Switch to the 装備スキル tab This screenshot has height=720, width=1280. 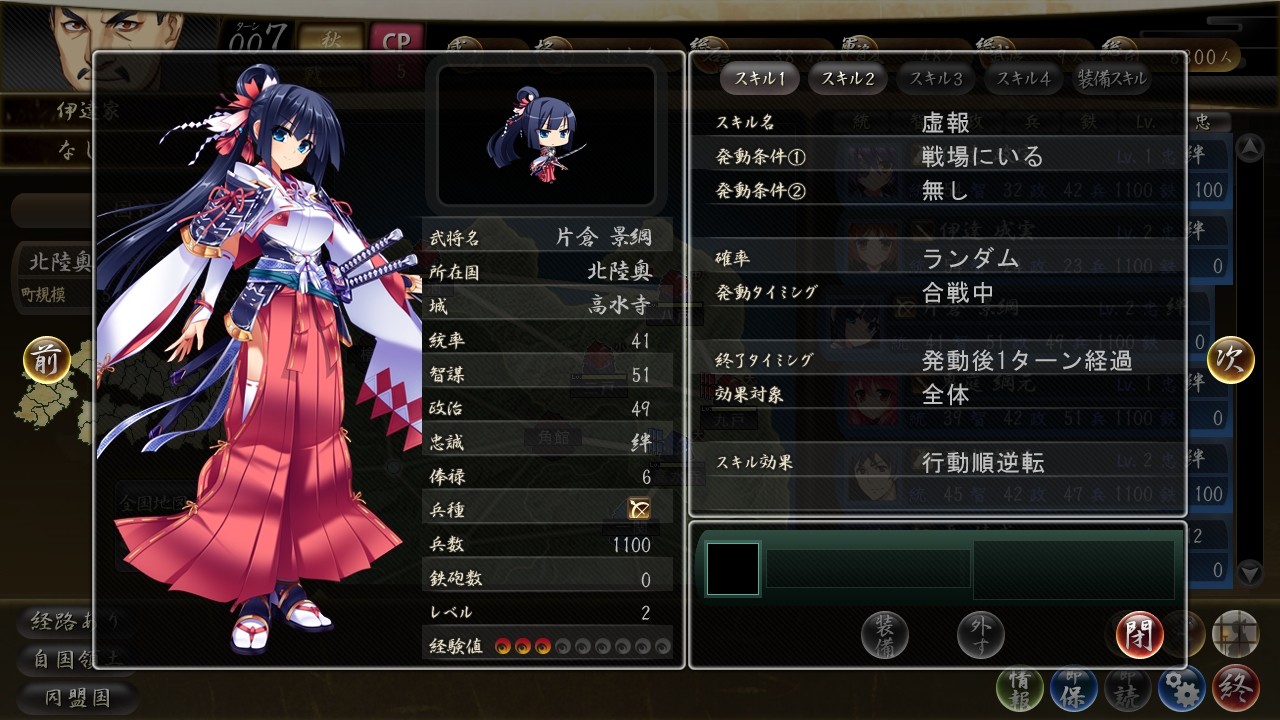[x=1112, y=78]
